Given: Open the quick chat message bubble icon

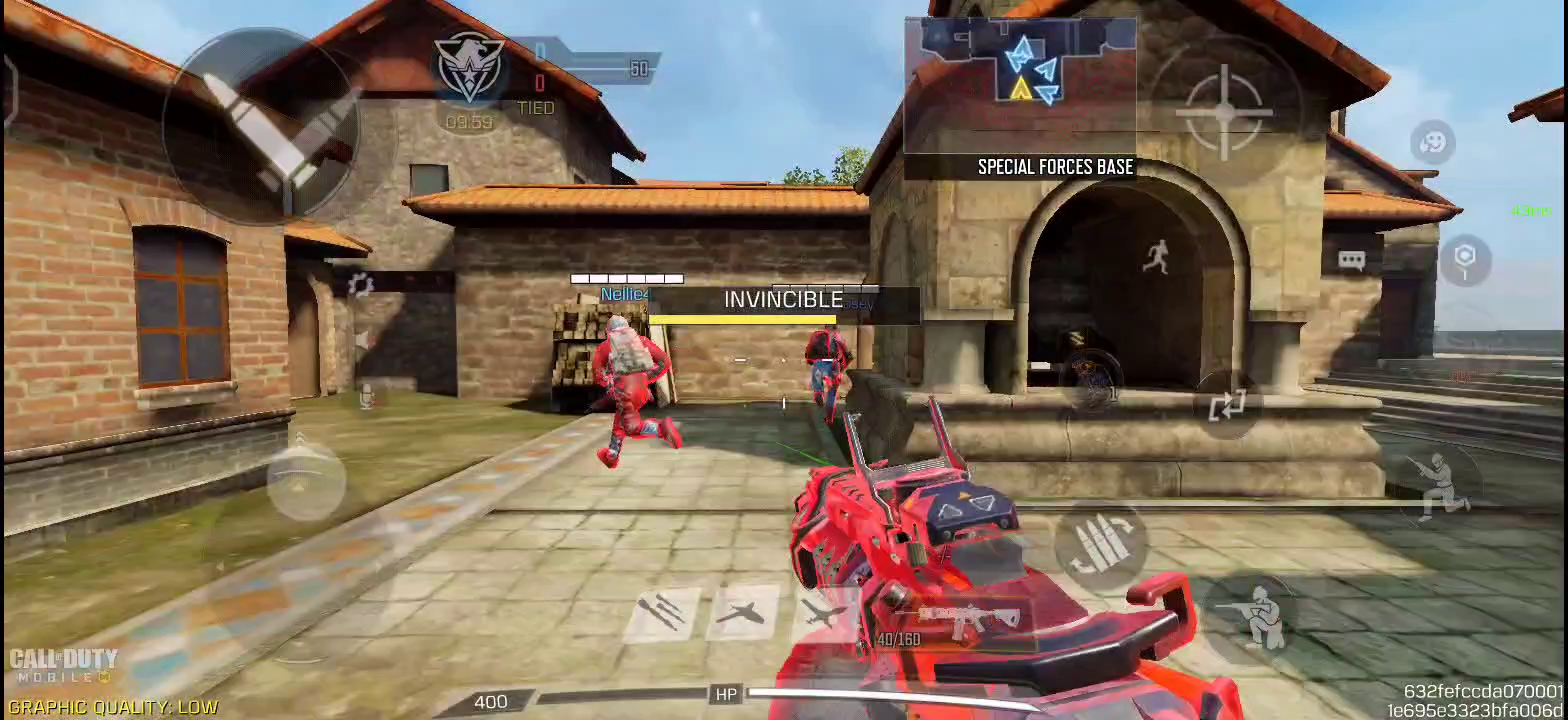Looking at the screenshot, I should pyautogui.click(x=1354, y=258).
